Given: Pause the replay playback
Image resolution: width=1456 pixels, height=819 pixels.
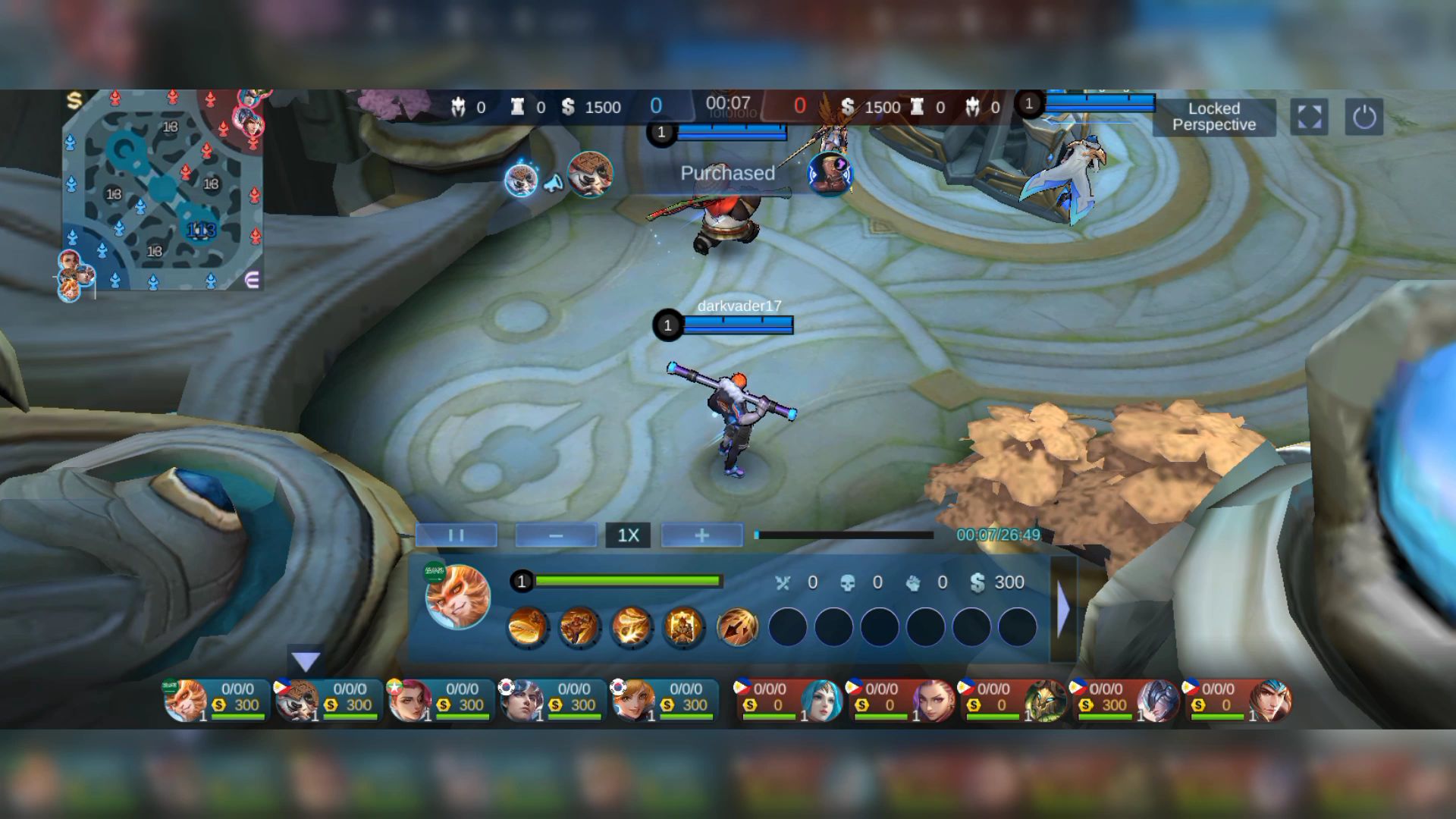Looking at the screenshot, I should pos(456,535).
